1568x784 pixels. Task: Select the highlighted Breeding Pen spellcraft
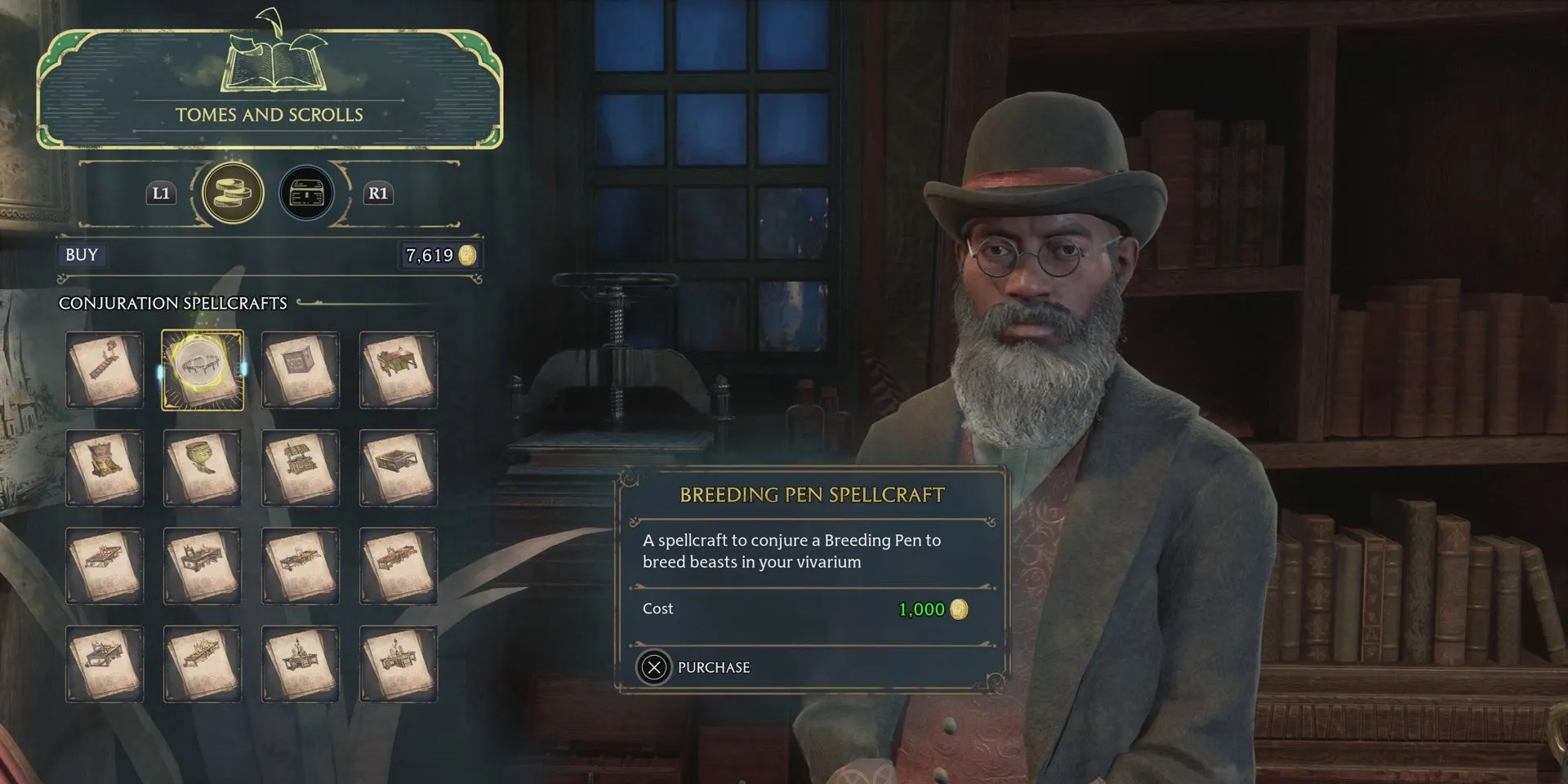pos(203,370)
